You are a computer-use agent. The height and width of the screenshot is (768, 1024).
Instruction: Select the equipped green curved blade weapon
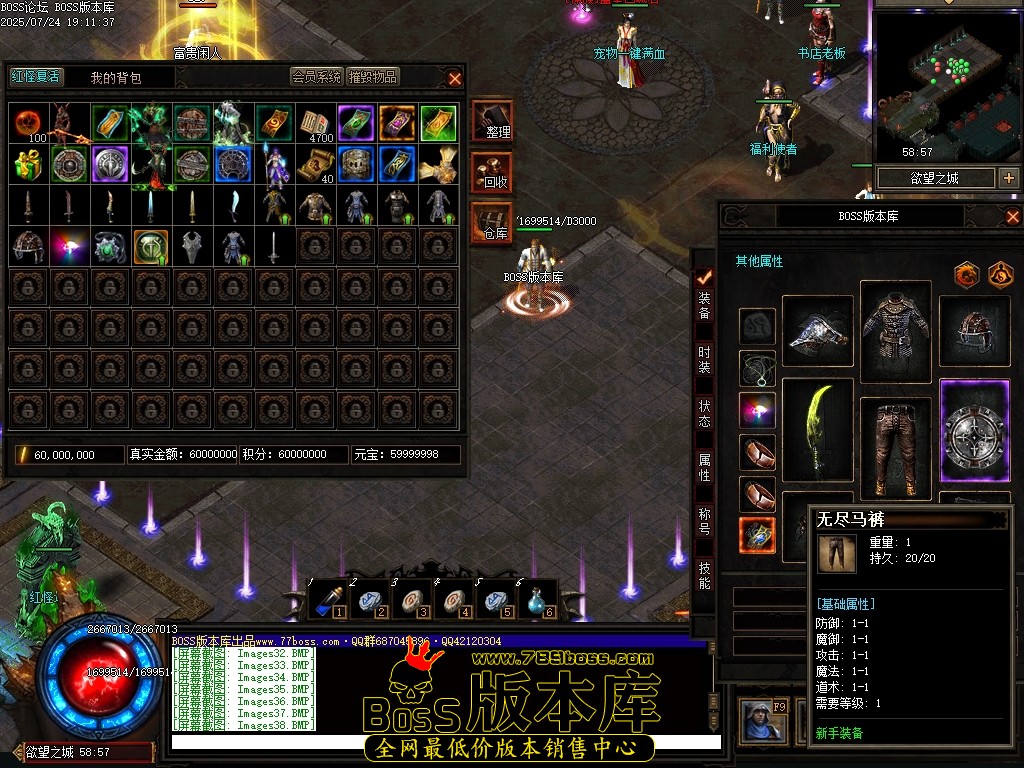click(x=818, y=430)
